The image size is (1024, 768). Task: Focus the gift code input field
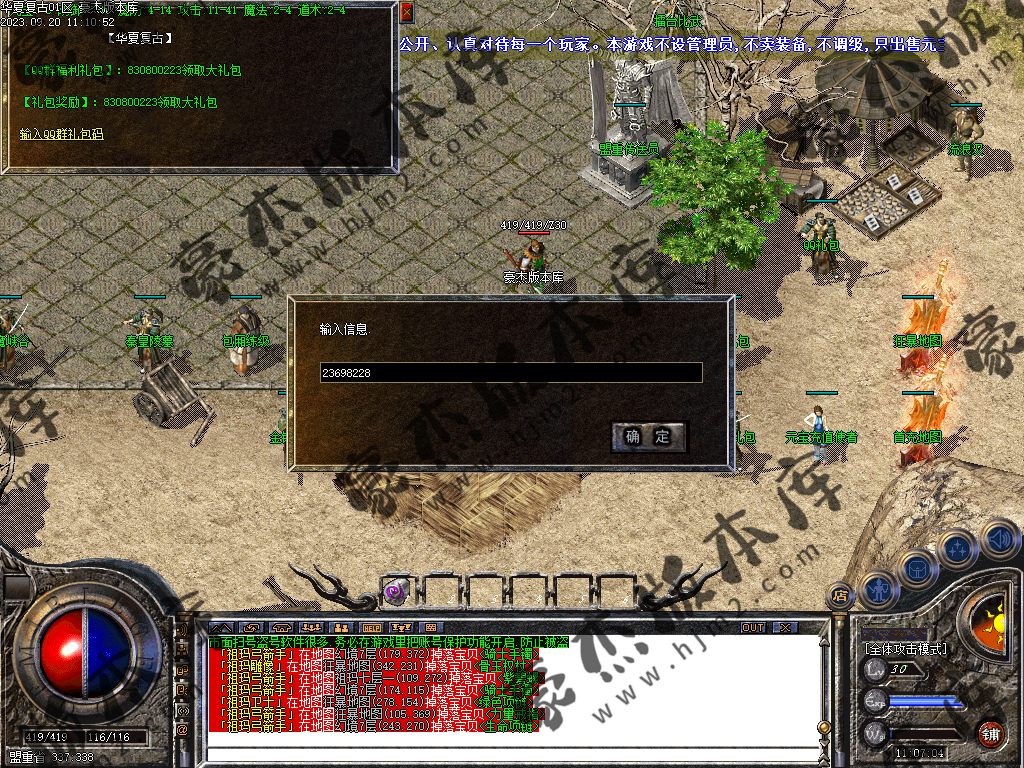click(510, 373)
